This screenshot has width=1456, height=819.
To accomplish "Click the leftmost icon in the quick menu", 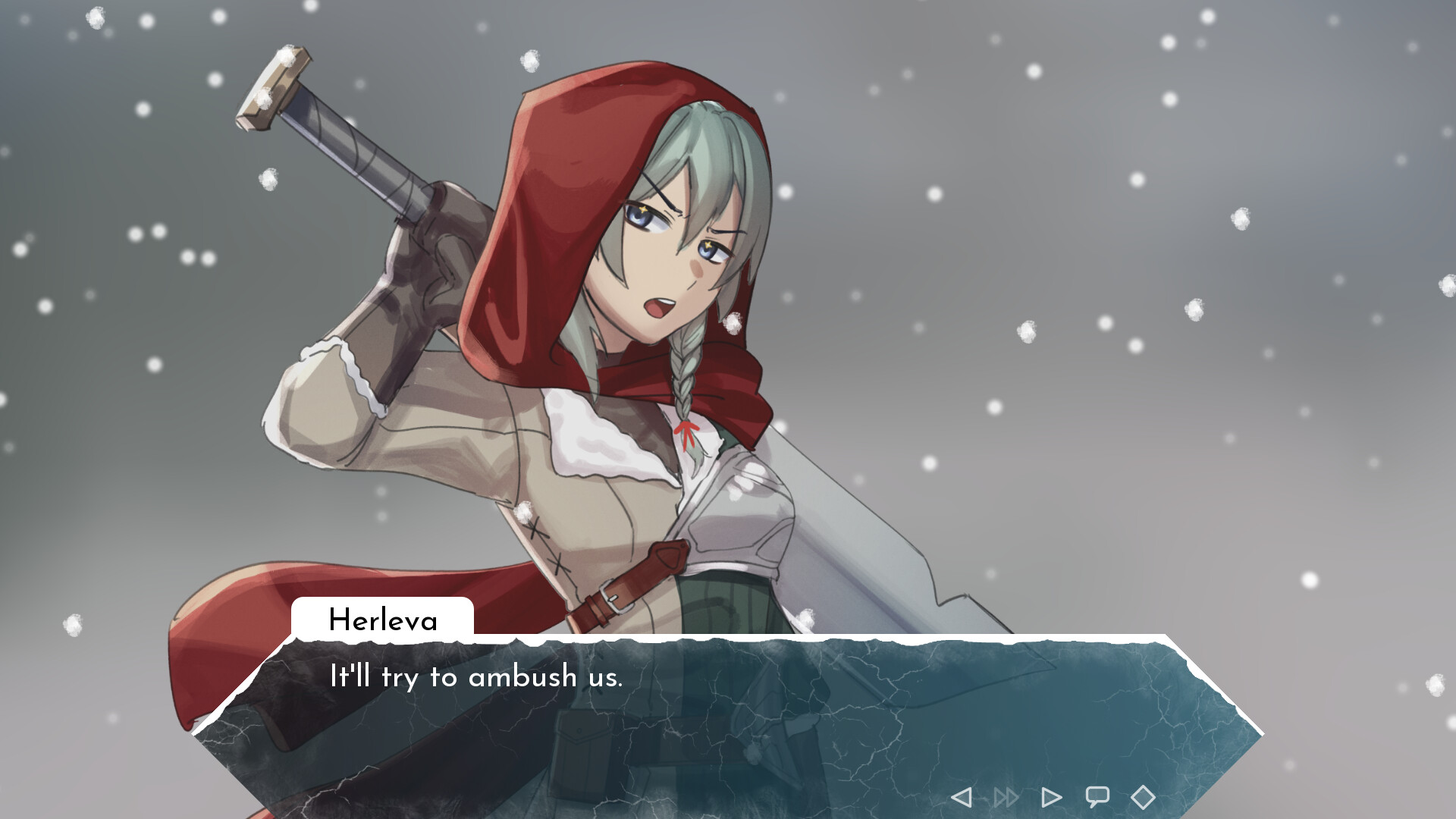I will coord(963,796).
